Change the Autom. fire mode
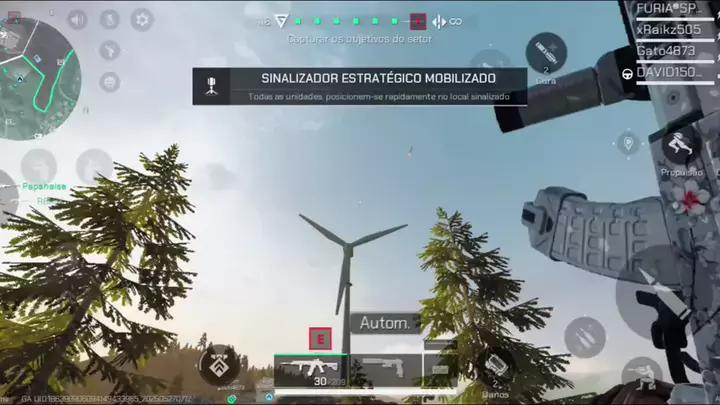The image size is (720, 405). coord(385,323)
